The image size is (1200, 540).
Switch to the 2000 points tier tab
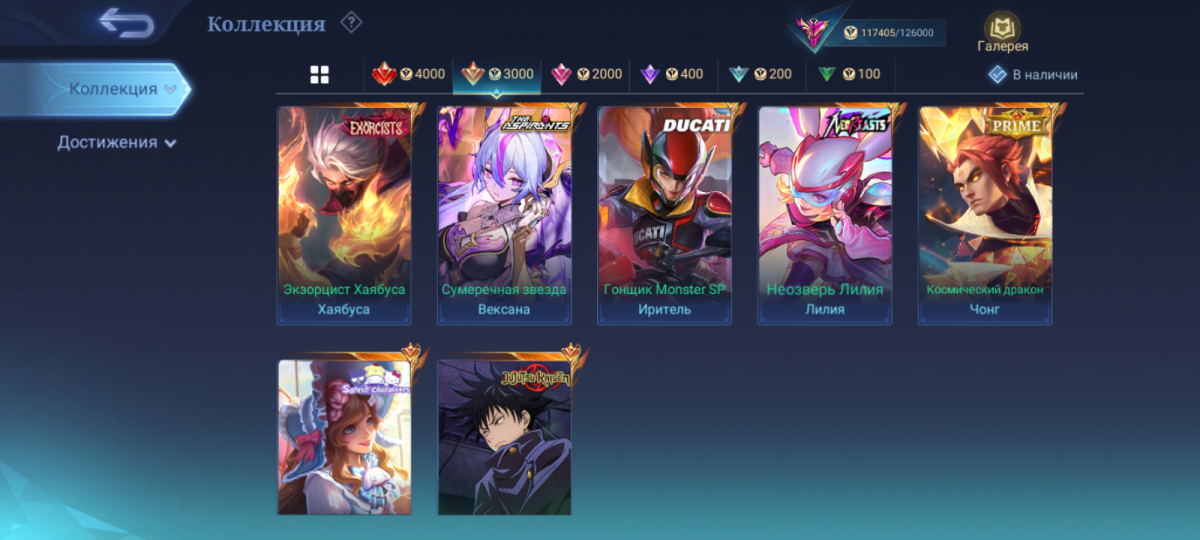586,74
